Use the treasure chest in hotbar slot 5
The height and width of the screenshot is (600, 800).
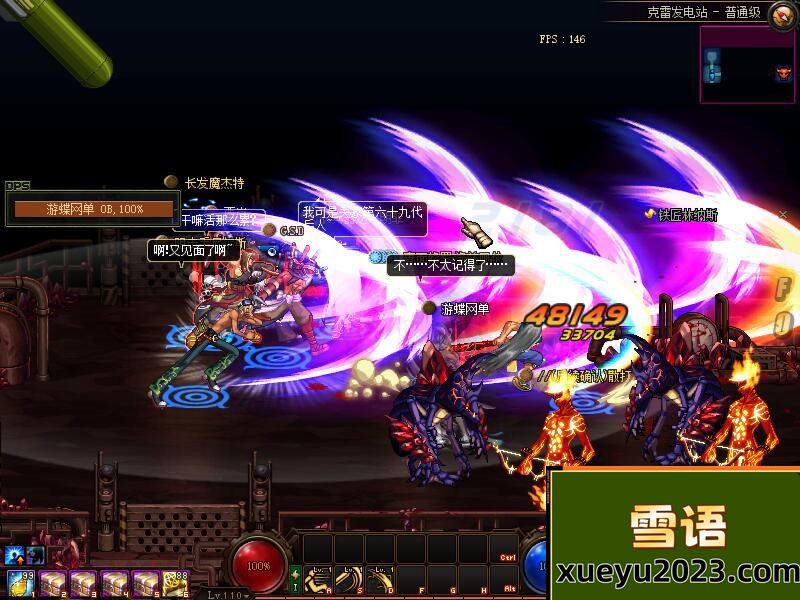coord(147,581)
